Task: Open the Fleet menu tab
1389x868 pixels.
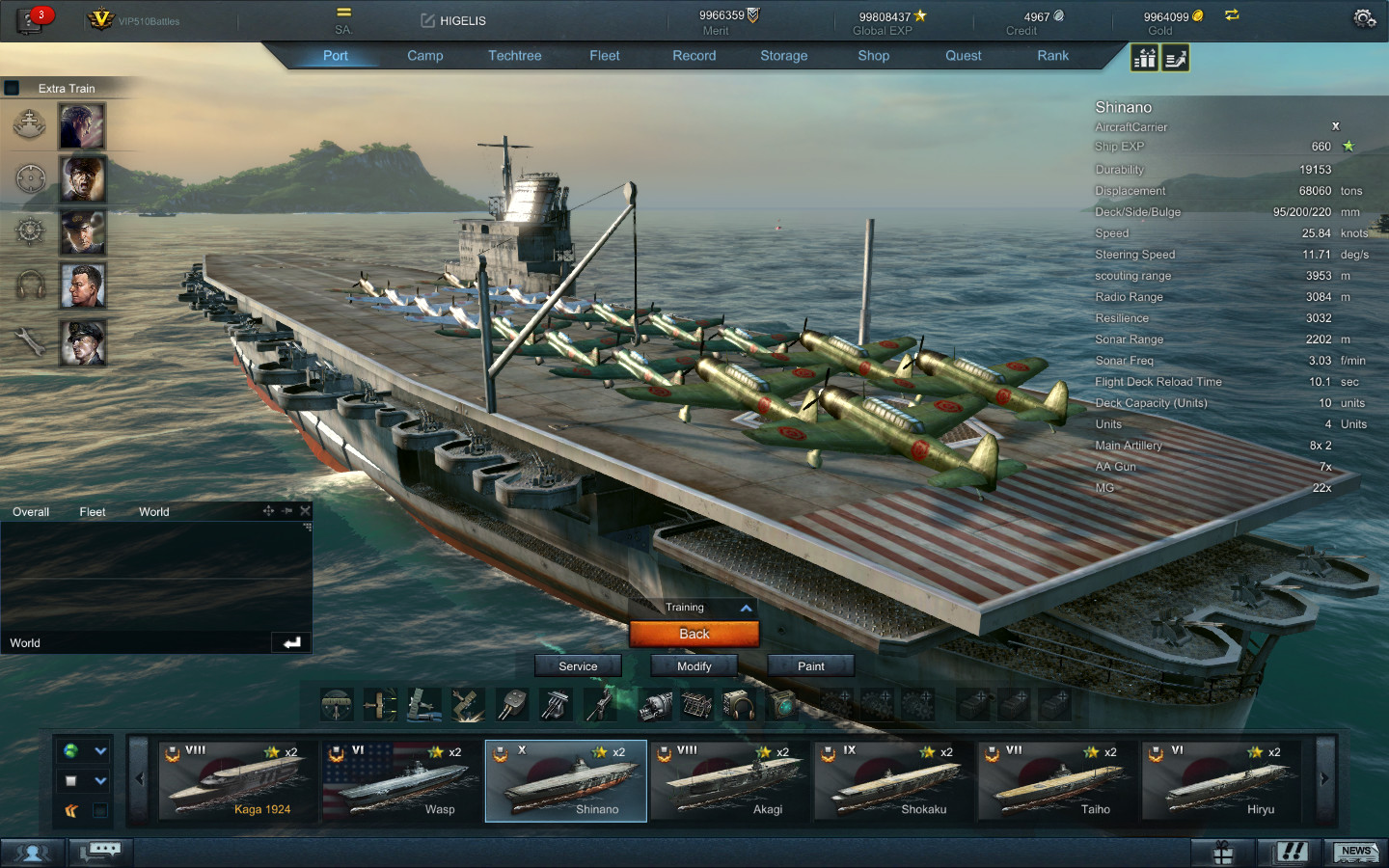Action: coord(605,56)
